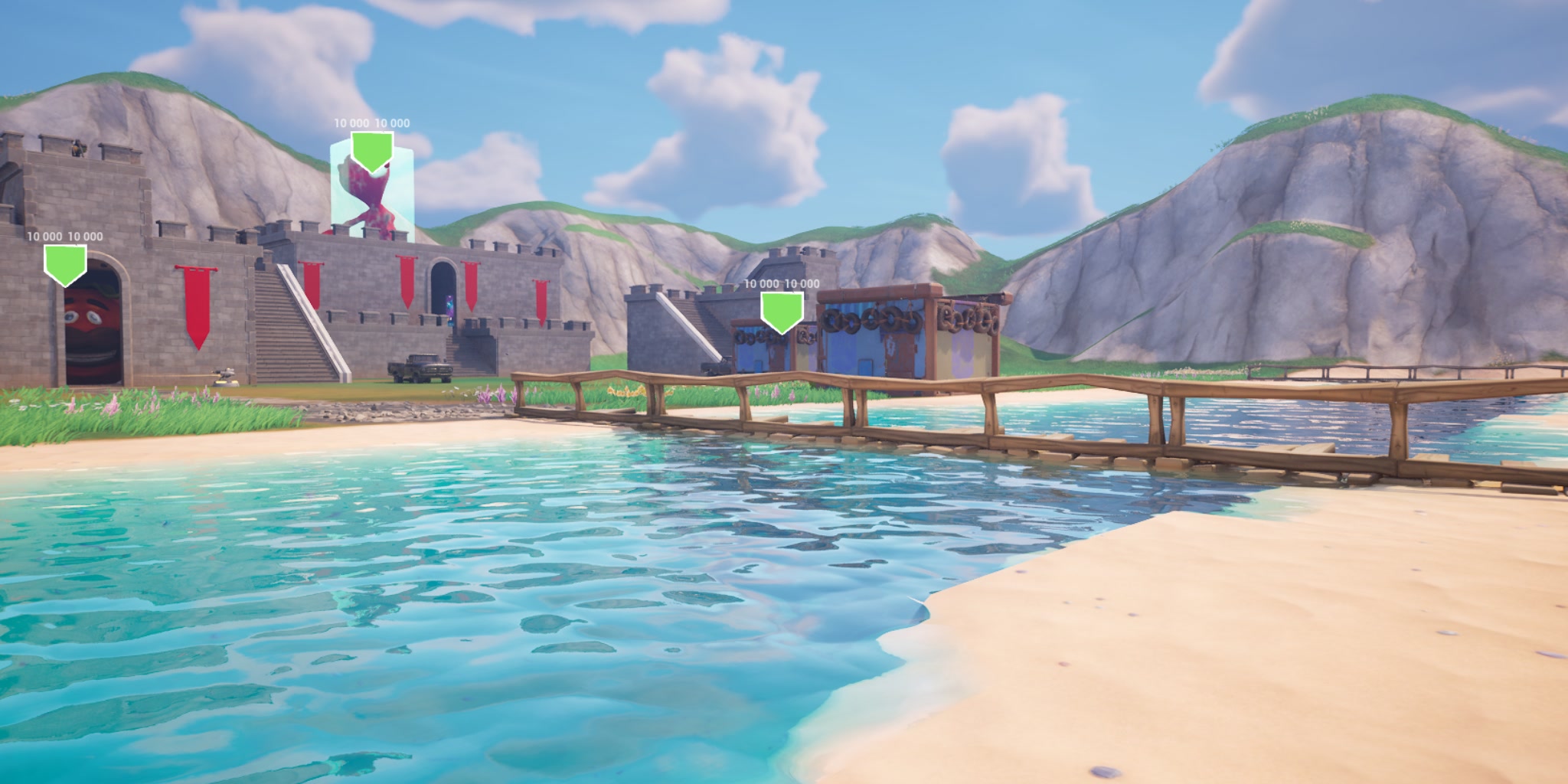1568x784 pixels.
Task: Click the green pickup truck on the grass
Action: pyautogui.click(x=419, y=366)
